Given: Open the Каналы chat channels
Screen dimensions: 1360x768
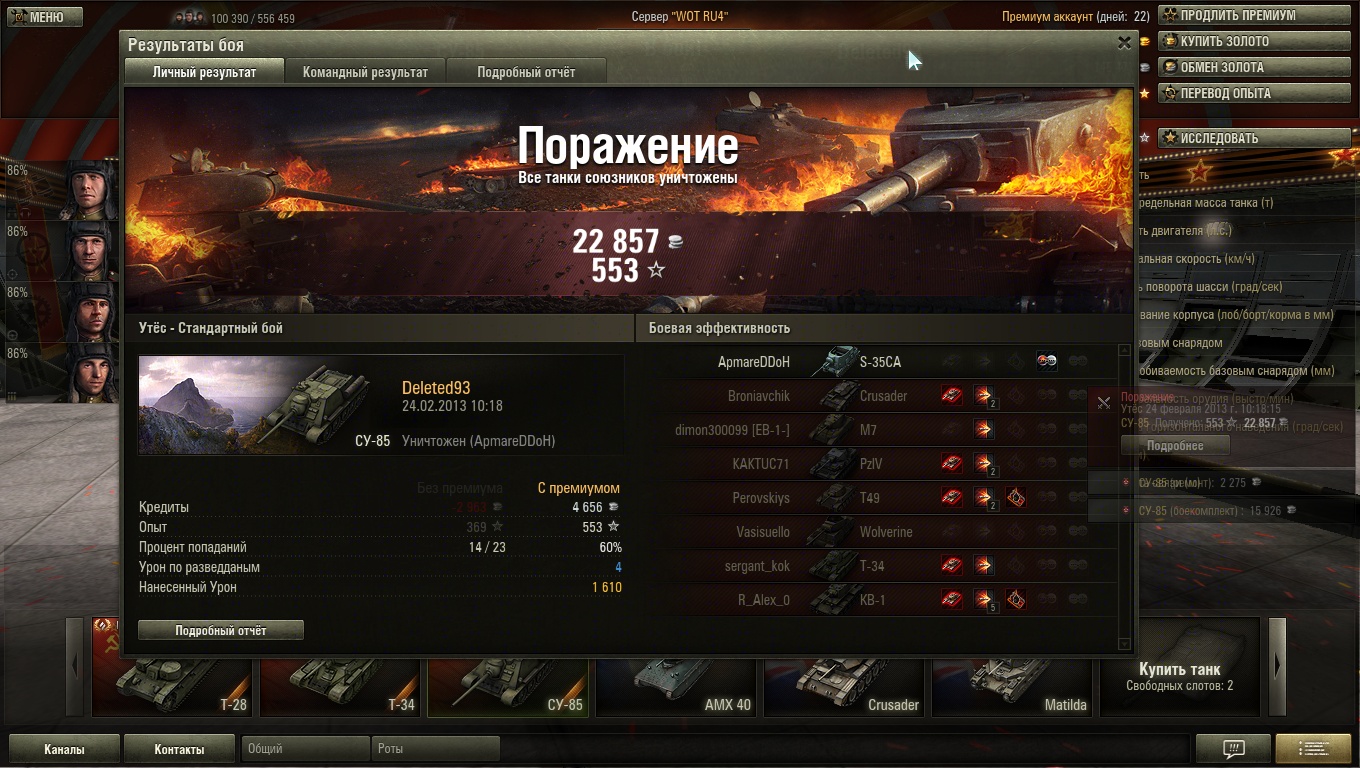Looking at the screenshot, I should click(x=64, y=749).
